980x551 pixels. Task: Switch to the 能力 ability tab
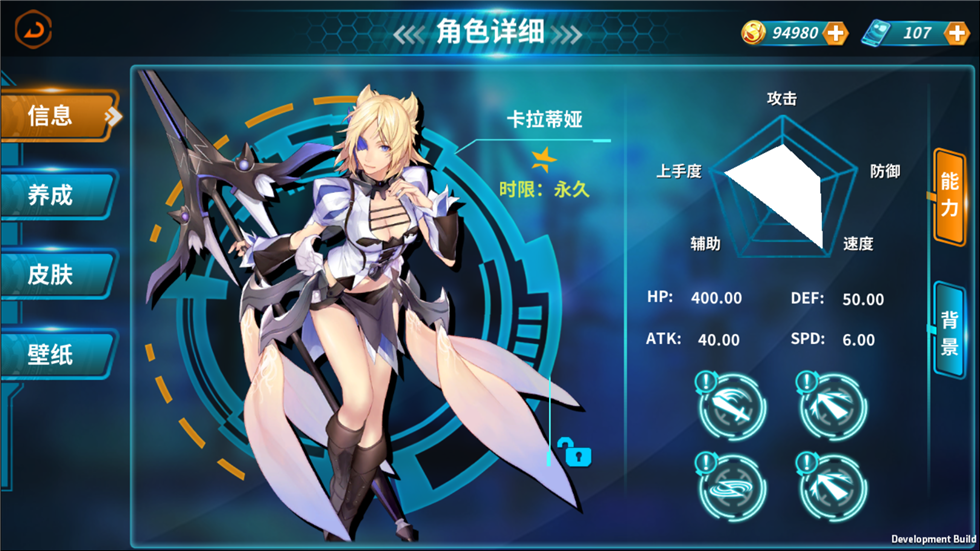pyautogui.click(x=948, y=195)
